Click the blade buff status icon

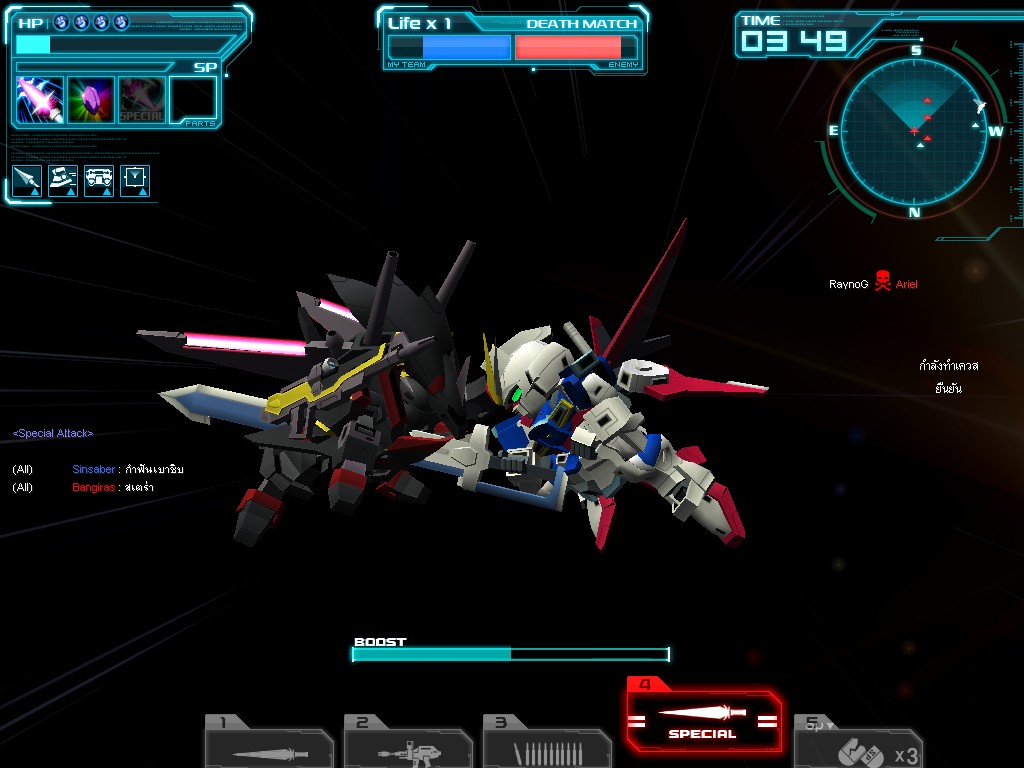click(x=28, y=180)
